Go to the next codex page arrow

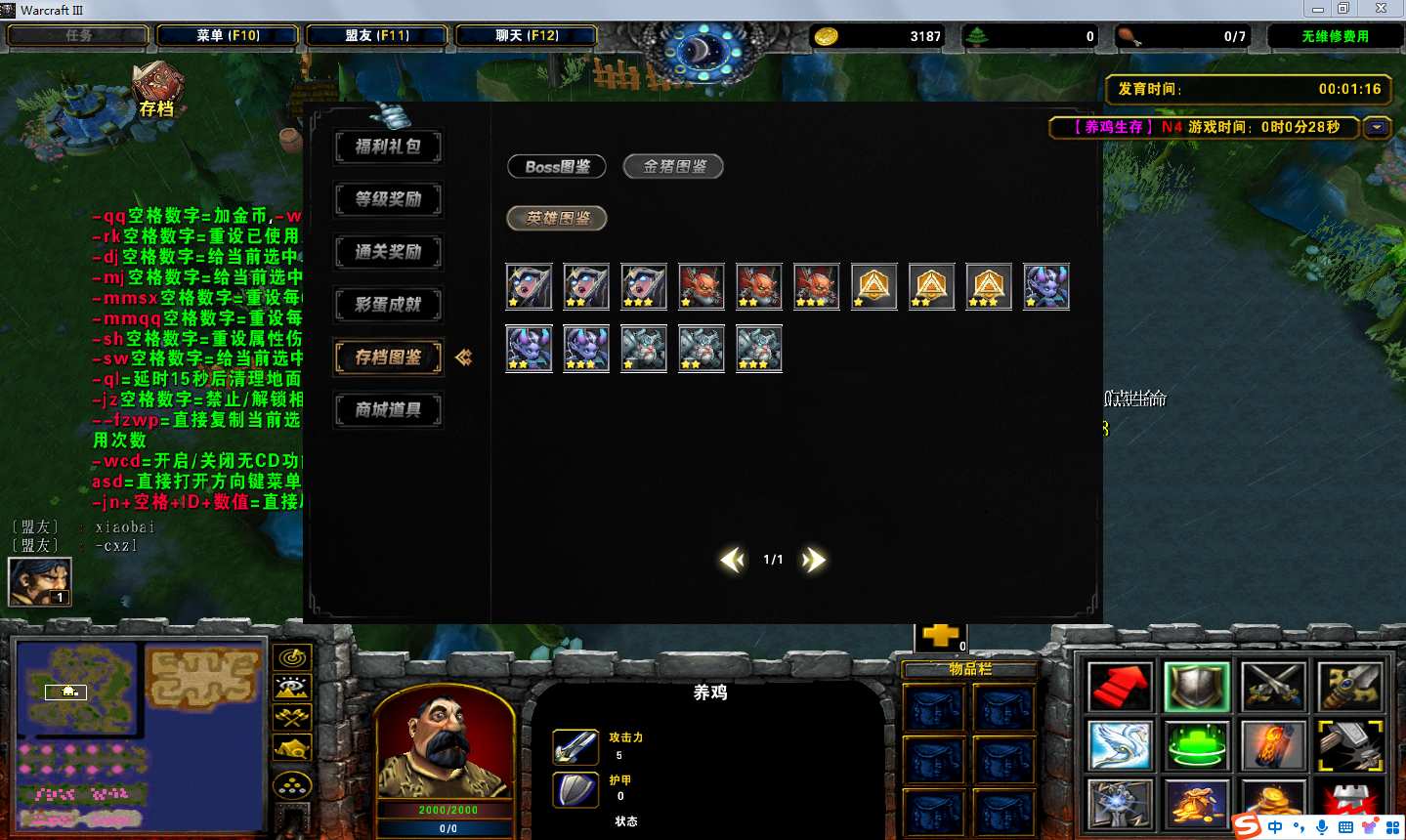(813, 560)
